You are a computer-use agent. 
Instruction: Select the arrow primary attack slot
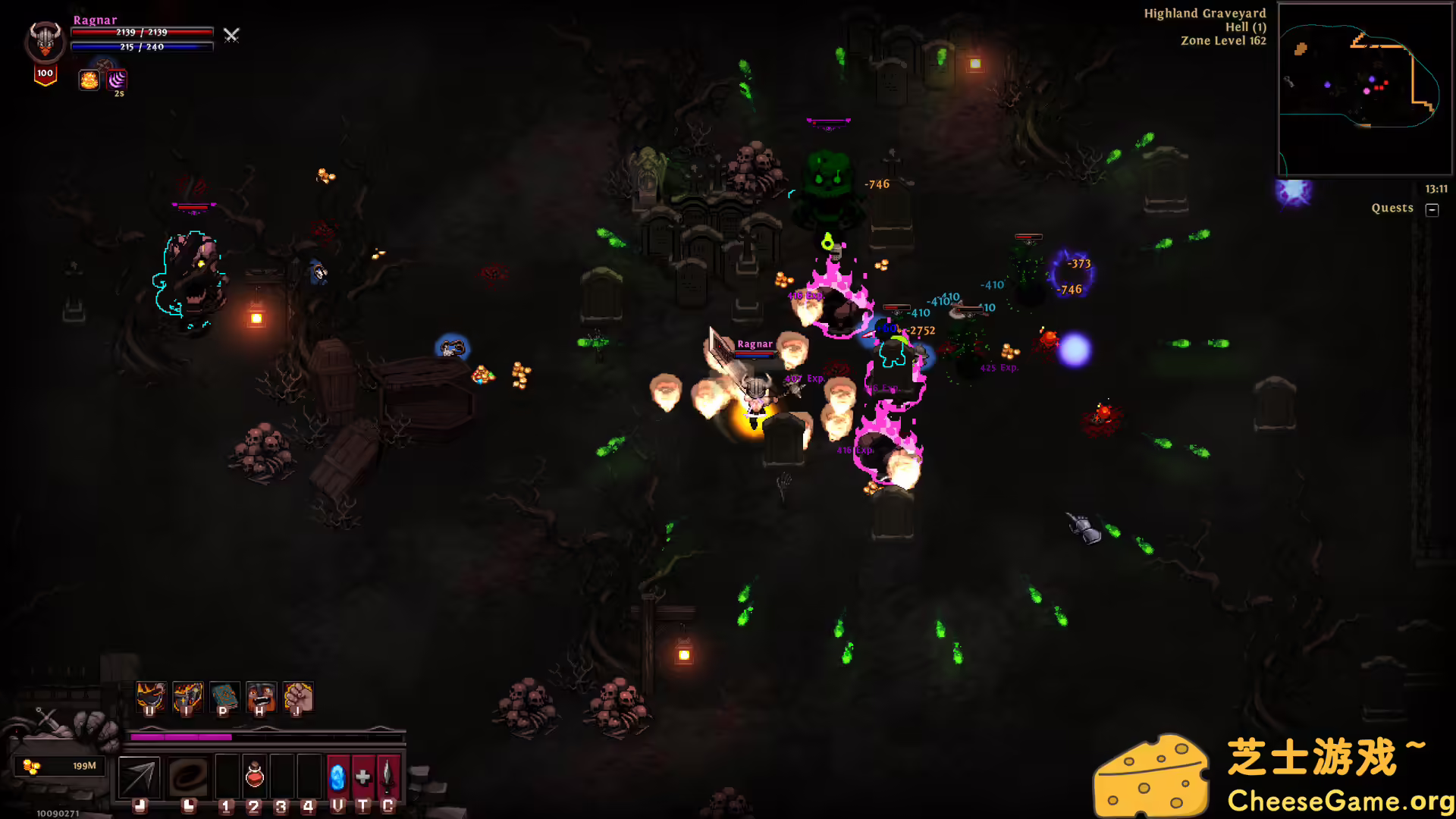140,777
